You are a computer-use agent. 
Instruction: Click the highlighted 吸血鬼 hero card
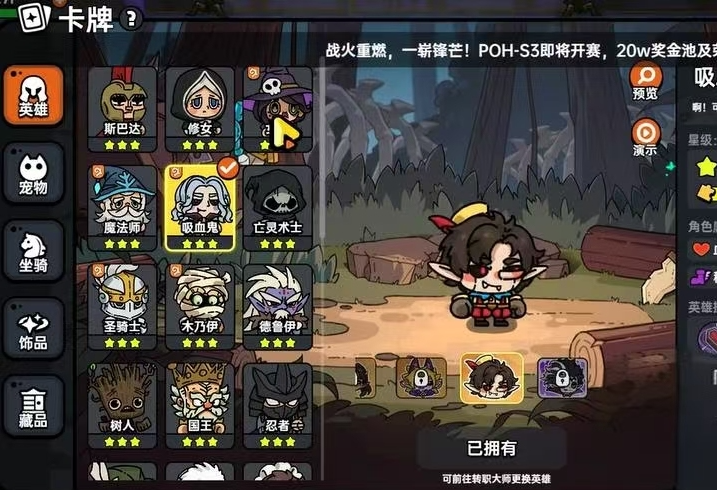(x=199, y=206)
